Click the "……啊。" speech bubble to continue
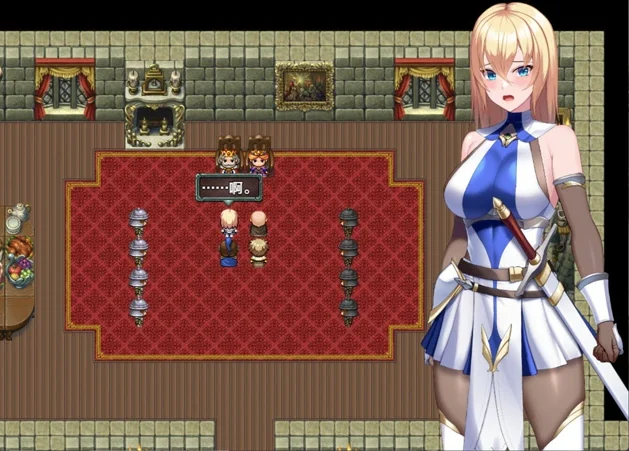The width and height of the screenshot is (629, 451). coord(229,187)
